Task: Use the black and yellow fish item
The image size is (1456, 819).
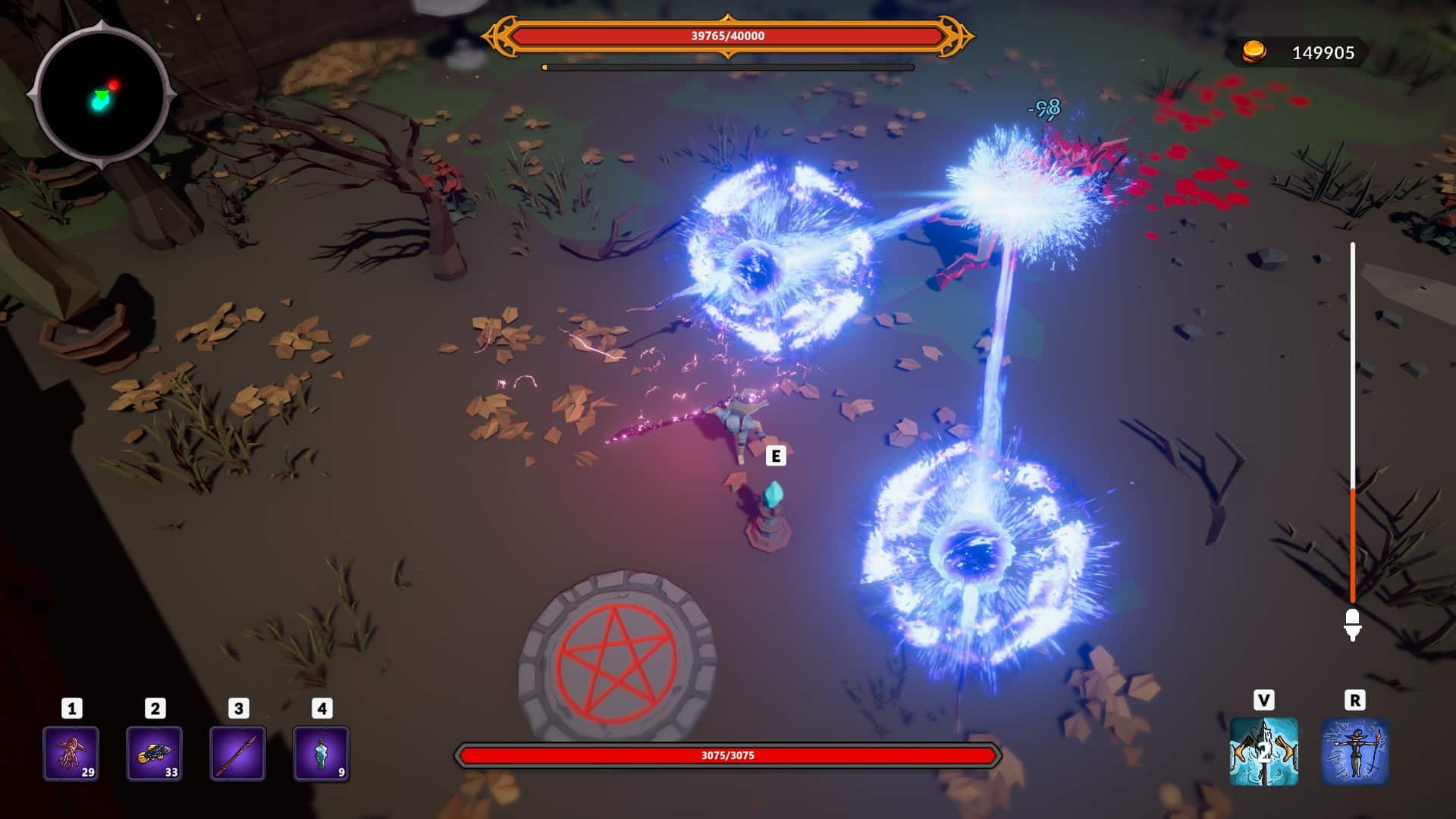Action: point(154,753)
